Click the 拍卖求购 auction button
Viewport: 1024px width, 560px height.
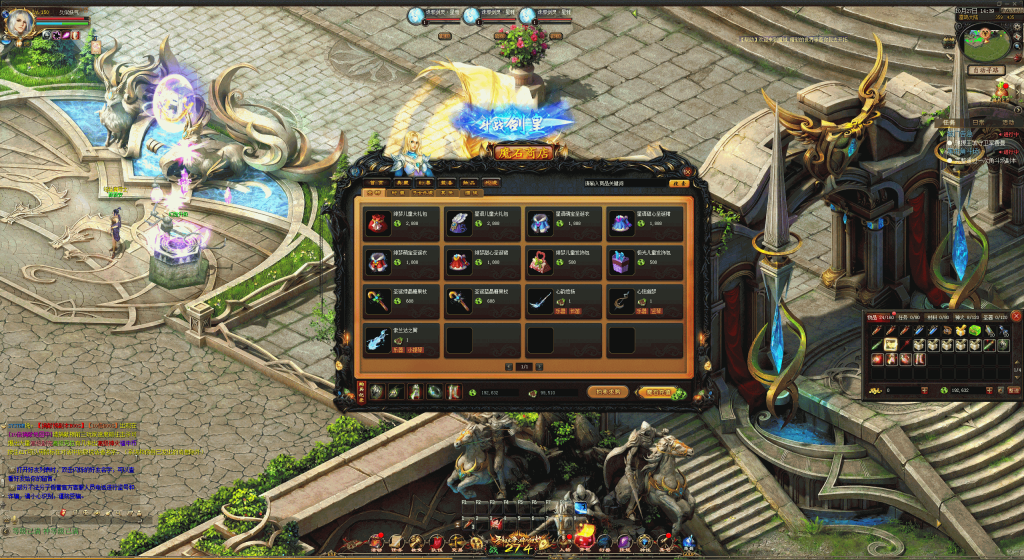point(610,392)
